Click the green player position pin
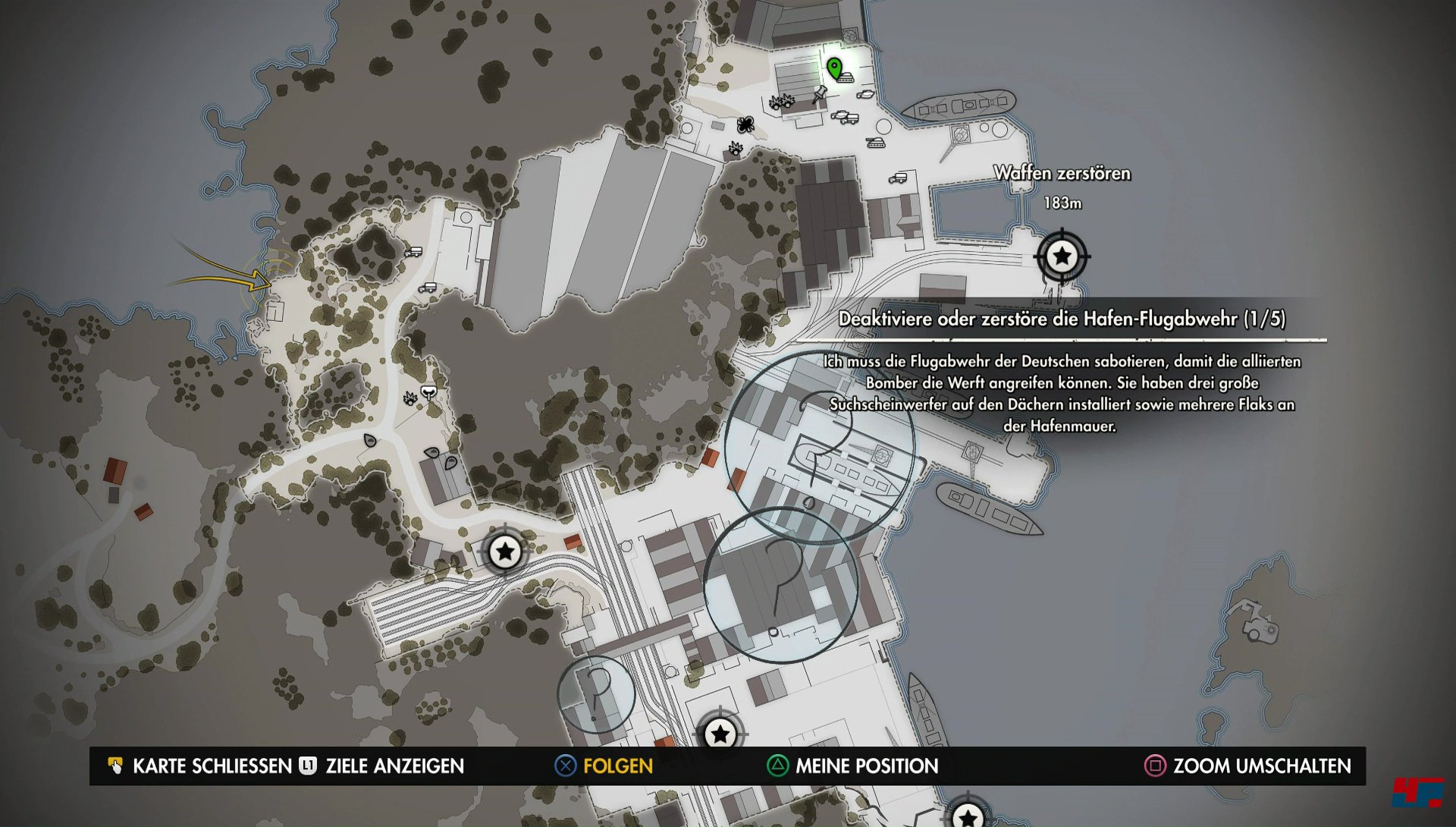This screenshot has width=1456, height=827. click(834, 68)
